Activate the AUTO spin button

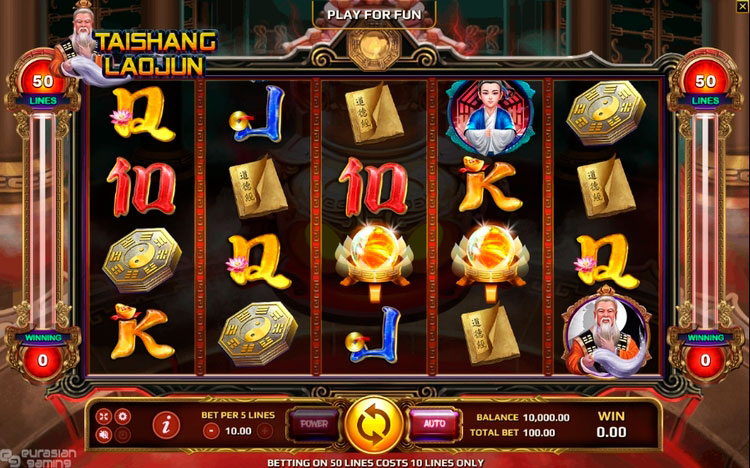click(x=433, y=423)
